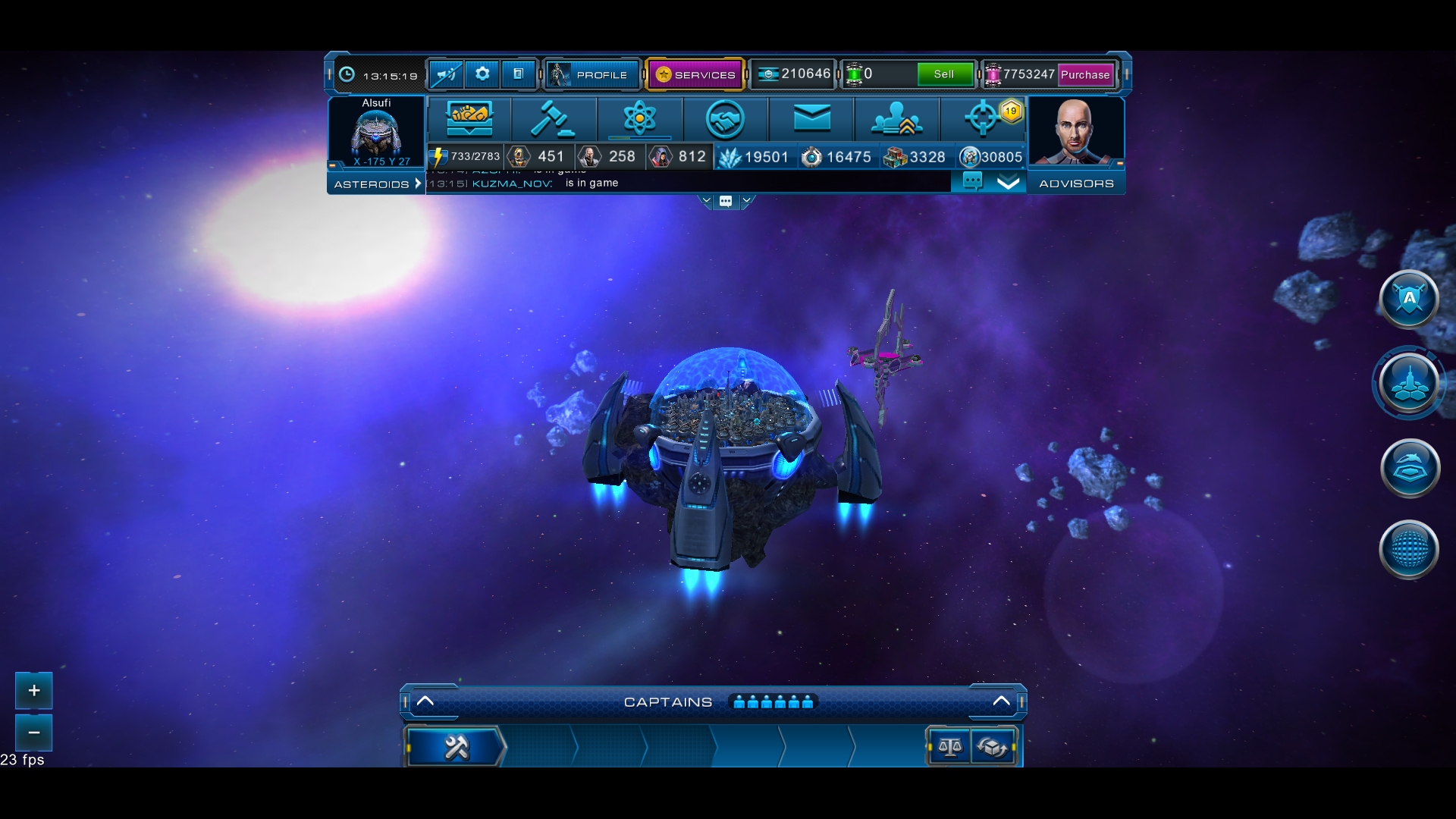Select the research atom icon
Screen dimensions: 1456x819
tap(641, 119)
